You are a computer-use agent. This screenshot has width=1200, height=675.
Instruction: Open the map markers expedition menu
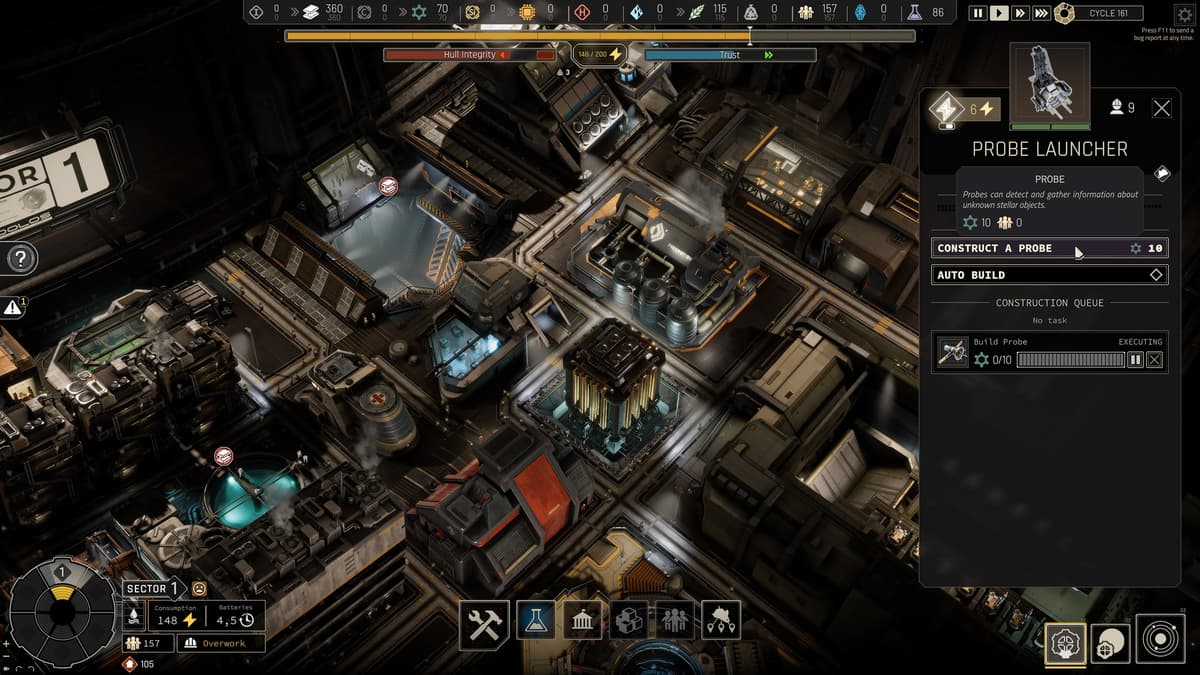click(x=721, y=621)
